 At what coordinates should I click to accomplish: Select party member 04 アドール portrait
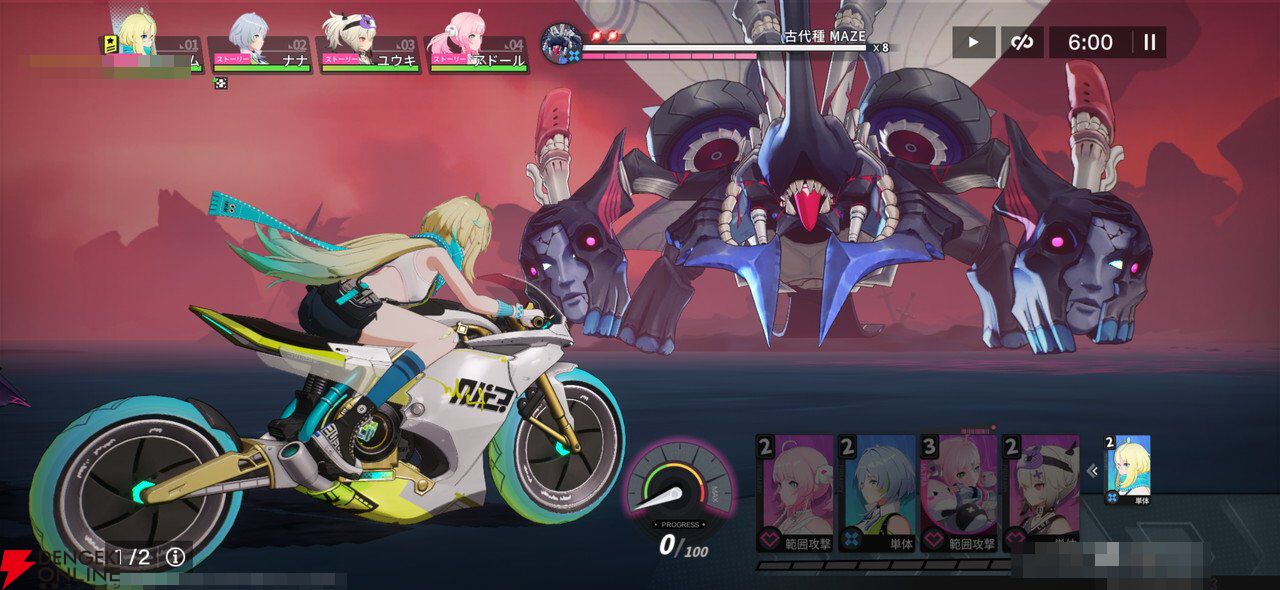pyautogui.click(x=464, y=38)
